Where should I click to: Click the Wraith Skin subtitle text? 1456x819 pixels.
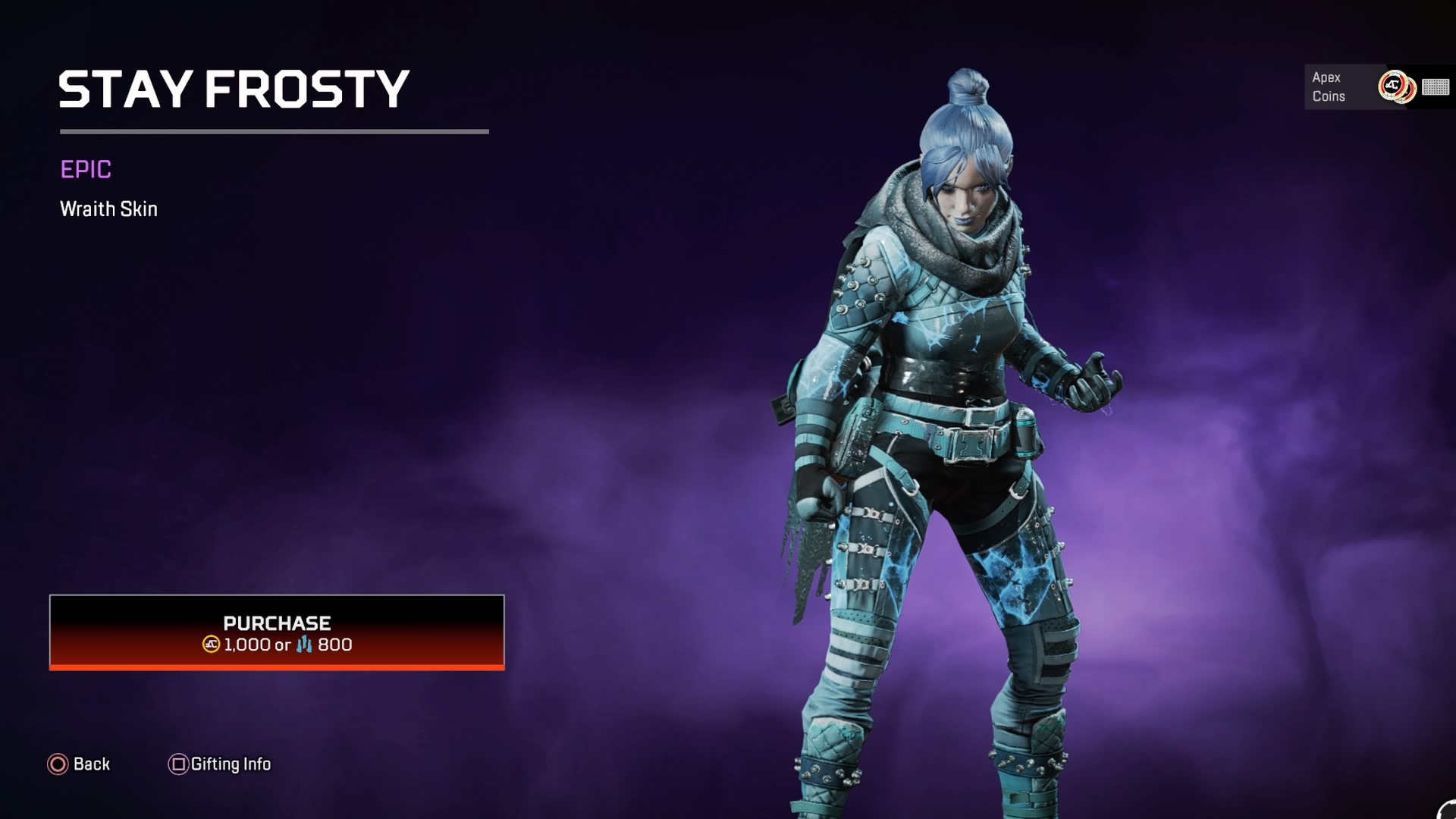(x=108, y=209)
